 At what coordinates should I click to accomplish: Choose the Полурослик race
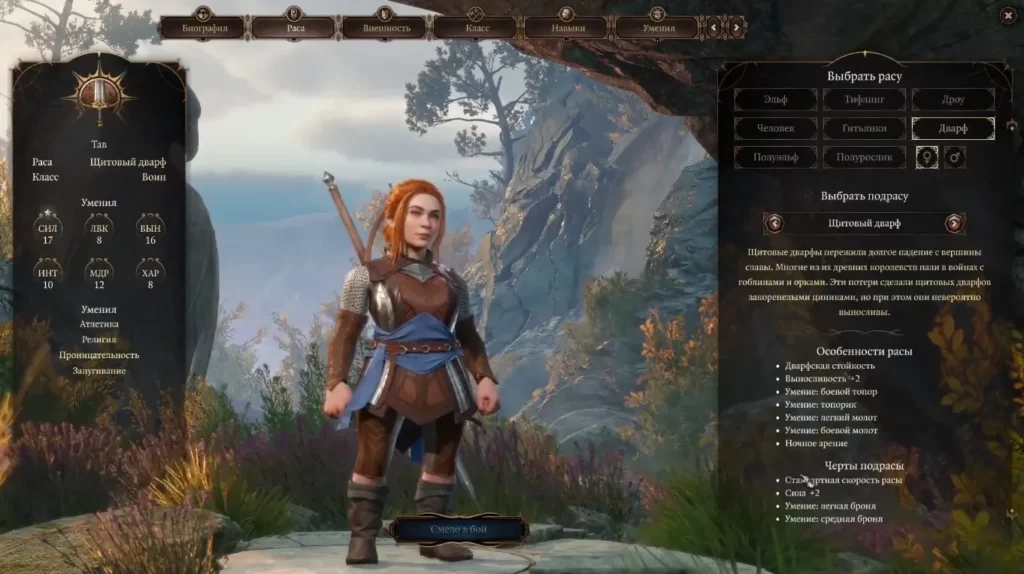[864, 157]
